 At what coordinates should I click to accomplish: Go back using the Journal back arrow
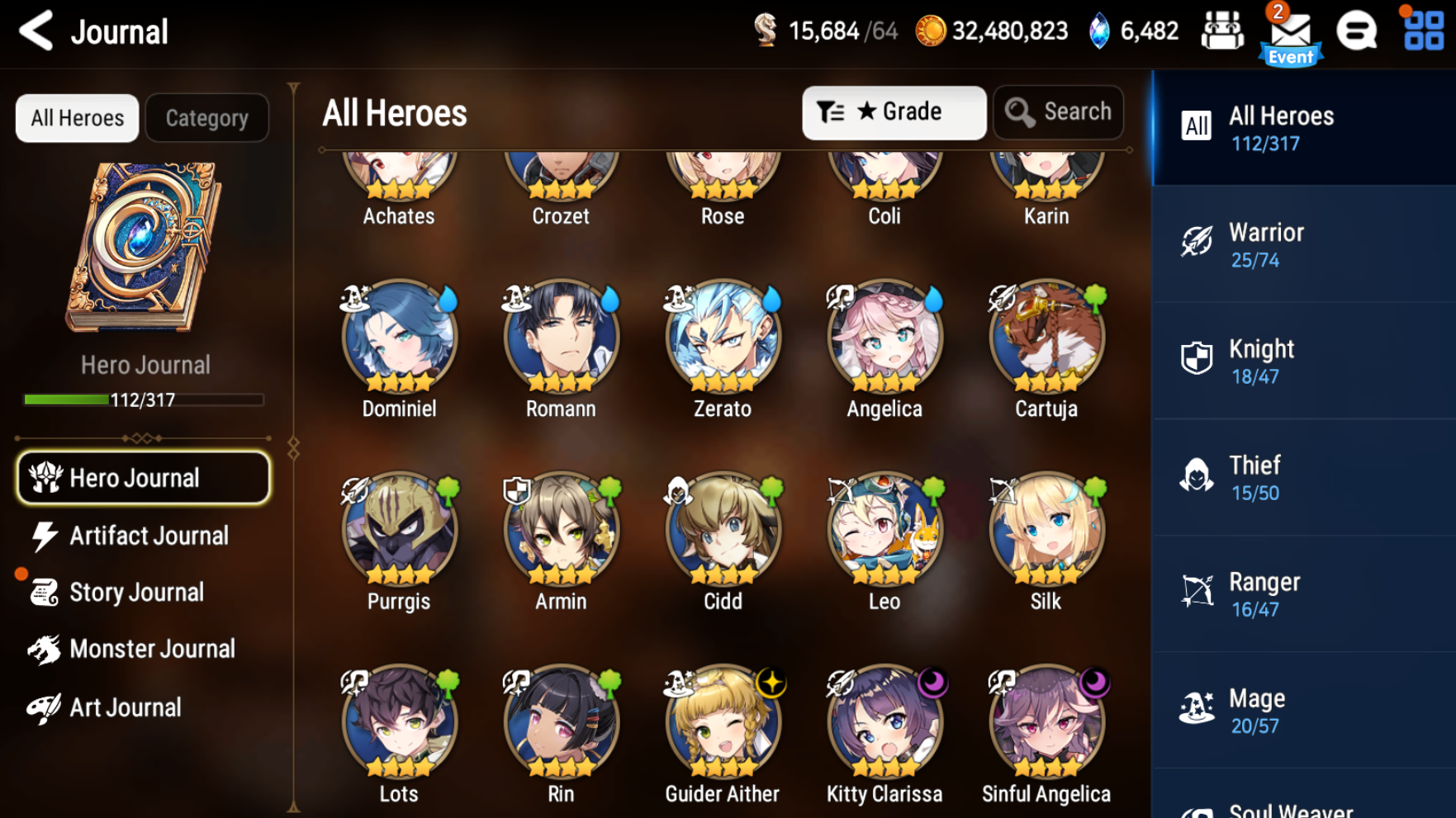tap(36, 31)
